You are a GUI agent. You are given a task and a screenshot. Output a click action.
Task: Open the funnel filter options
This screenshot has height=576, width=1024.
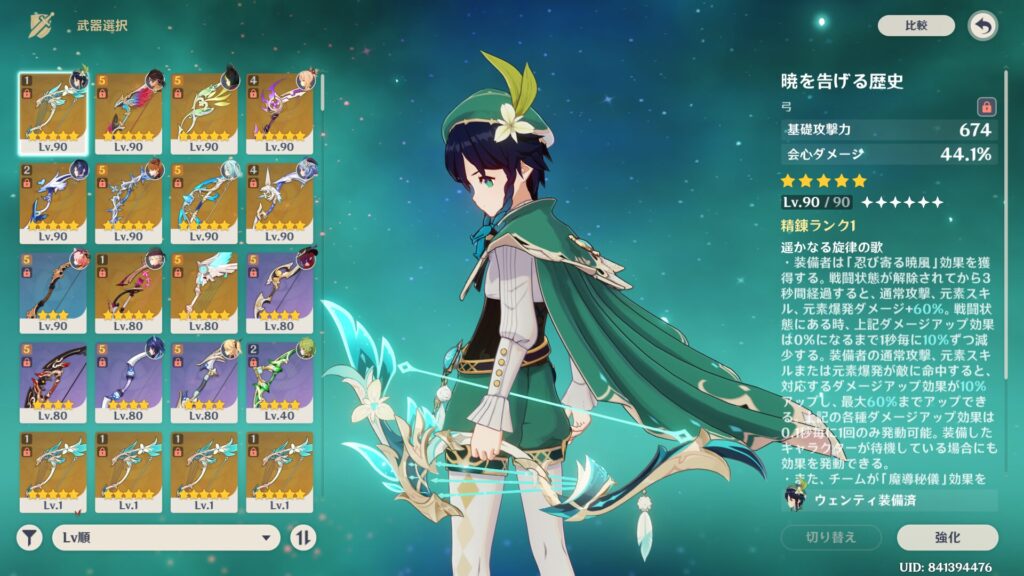[x=31, y=538]
